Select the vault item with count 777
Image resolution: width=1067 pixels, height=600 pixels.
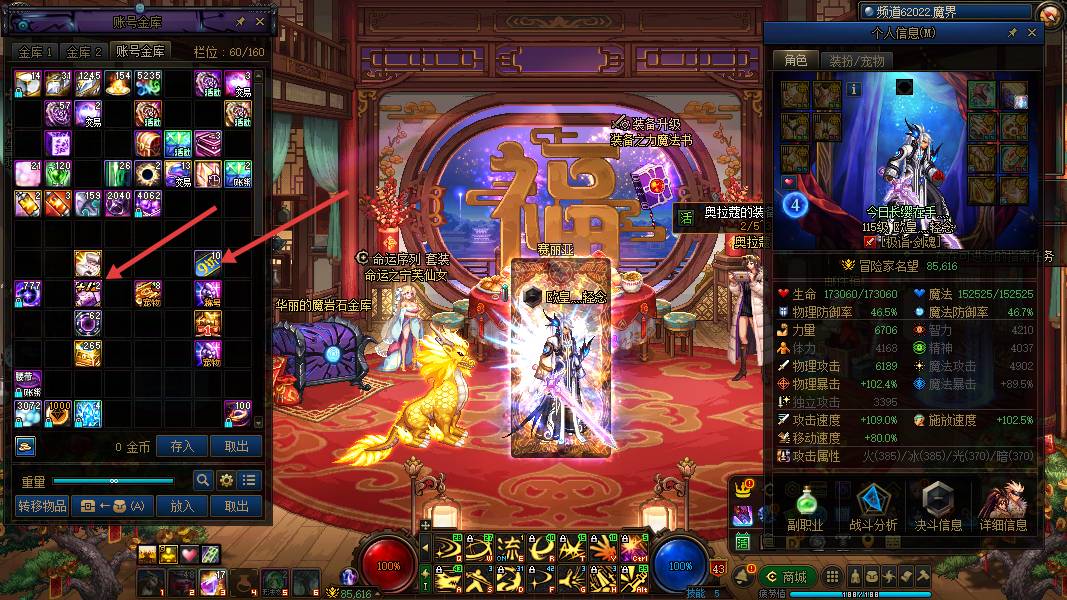[27, 293]
